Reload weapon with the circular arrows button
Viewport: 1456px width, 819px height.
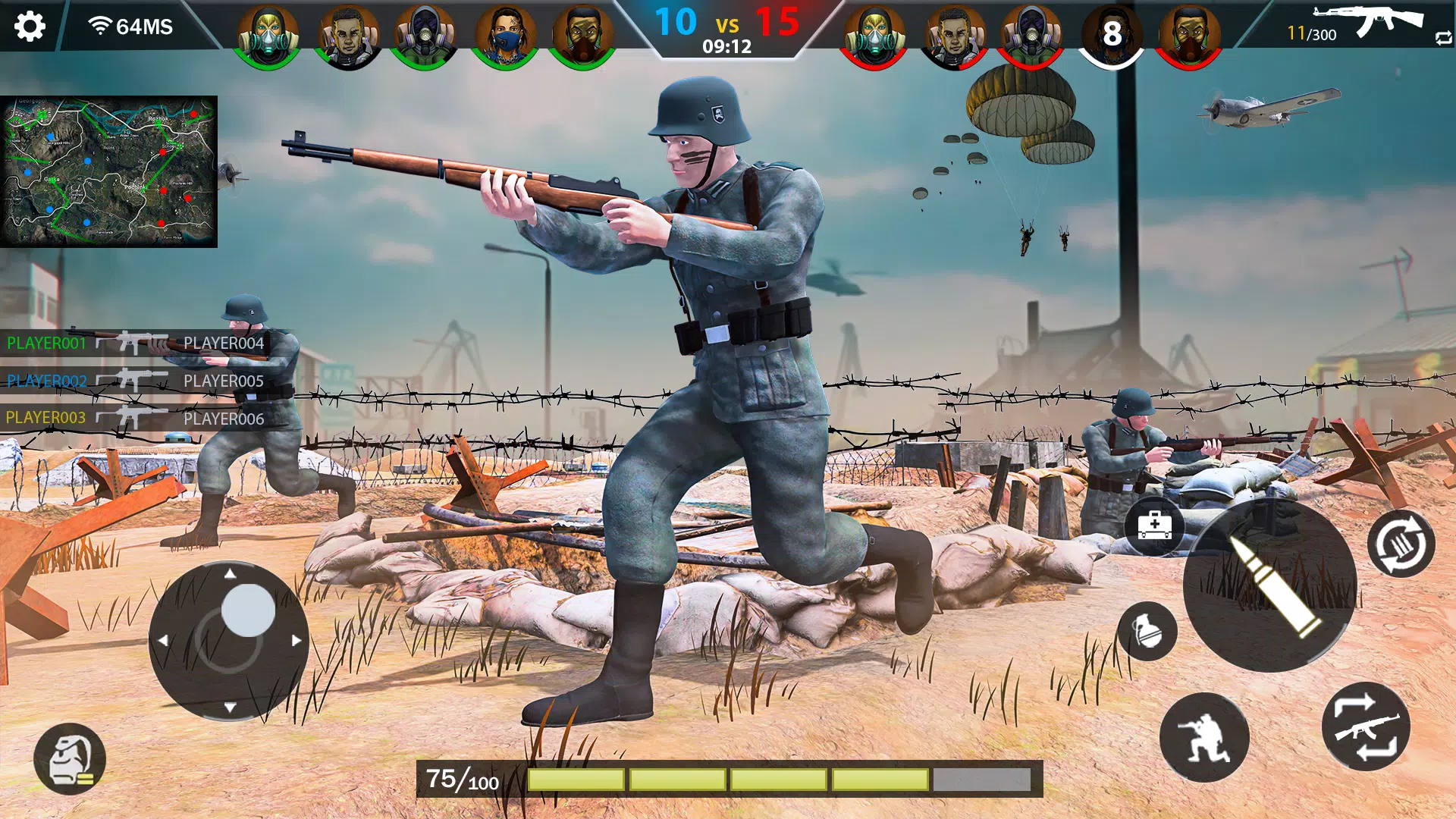click(x=1401, y=544)
